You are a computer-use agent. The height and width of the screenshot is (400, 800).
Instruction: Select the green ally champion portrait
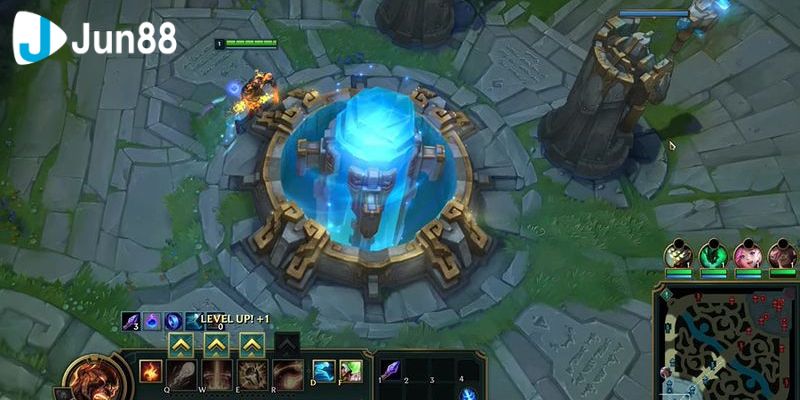pos(713,254)
